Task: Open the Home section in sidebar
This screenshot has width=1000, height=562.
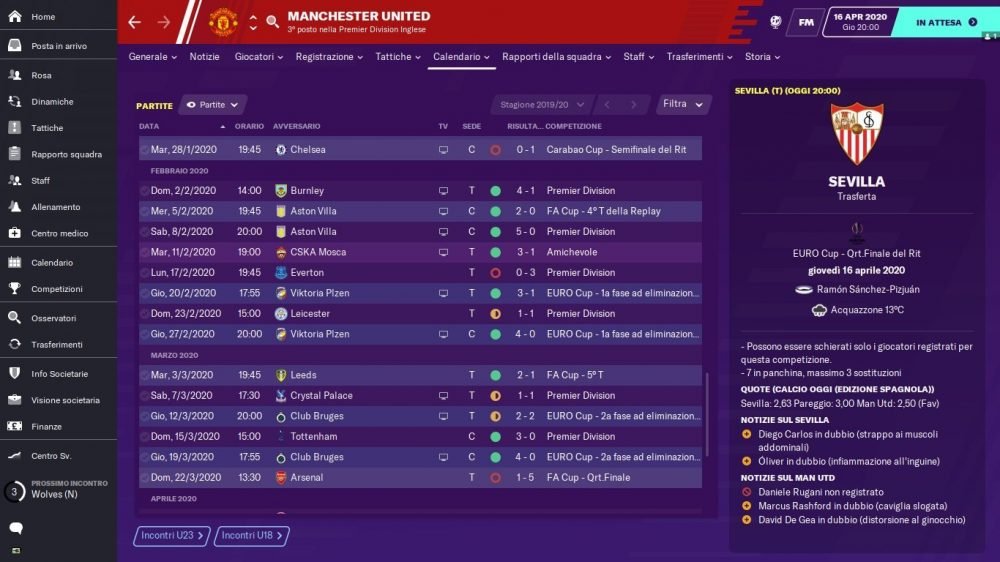Action: pyautogui.click(x=43, y=17)
